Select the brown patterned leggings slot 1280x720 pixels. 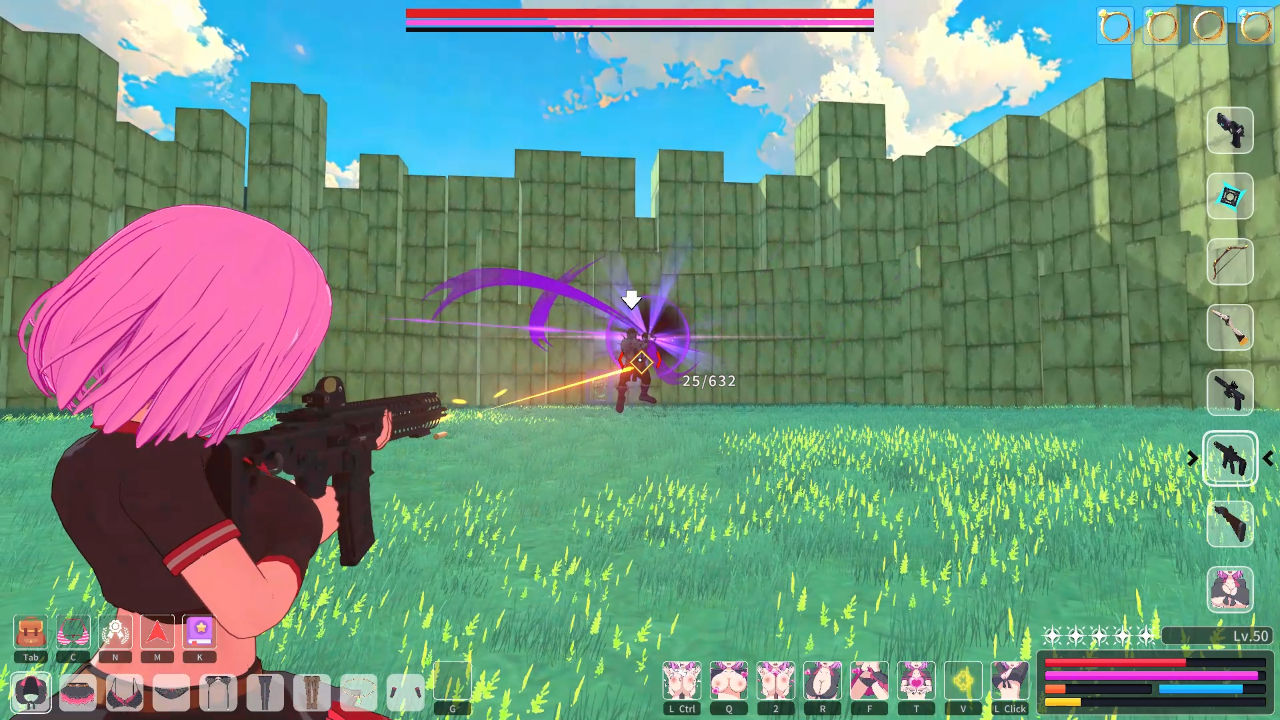312,692
